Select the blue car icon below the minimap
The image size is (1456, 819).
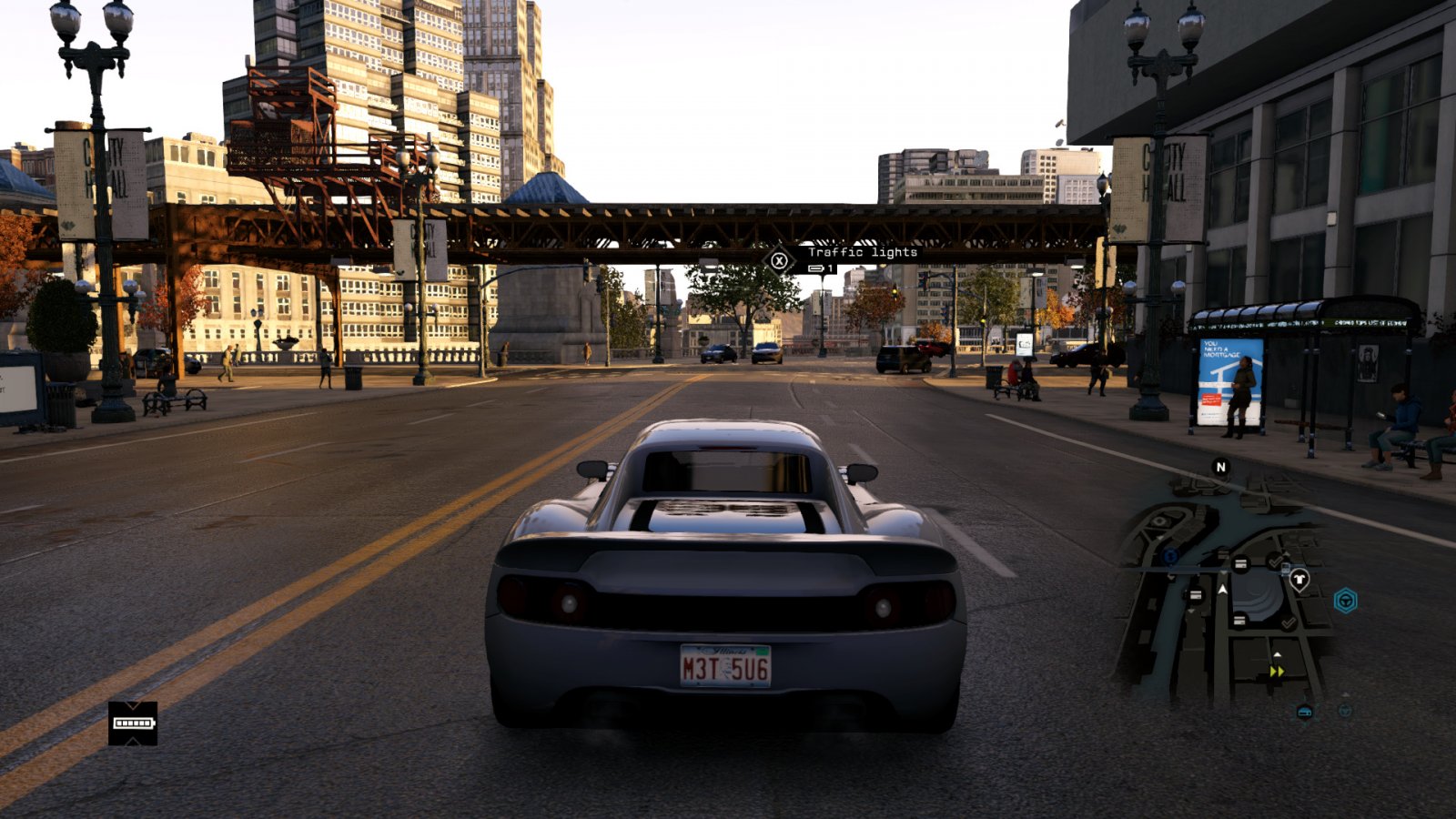(x=1304, y=712)
